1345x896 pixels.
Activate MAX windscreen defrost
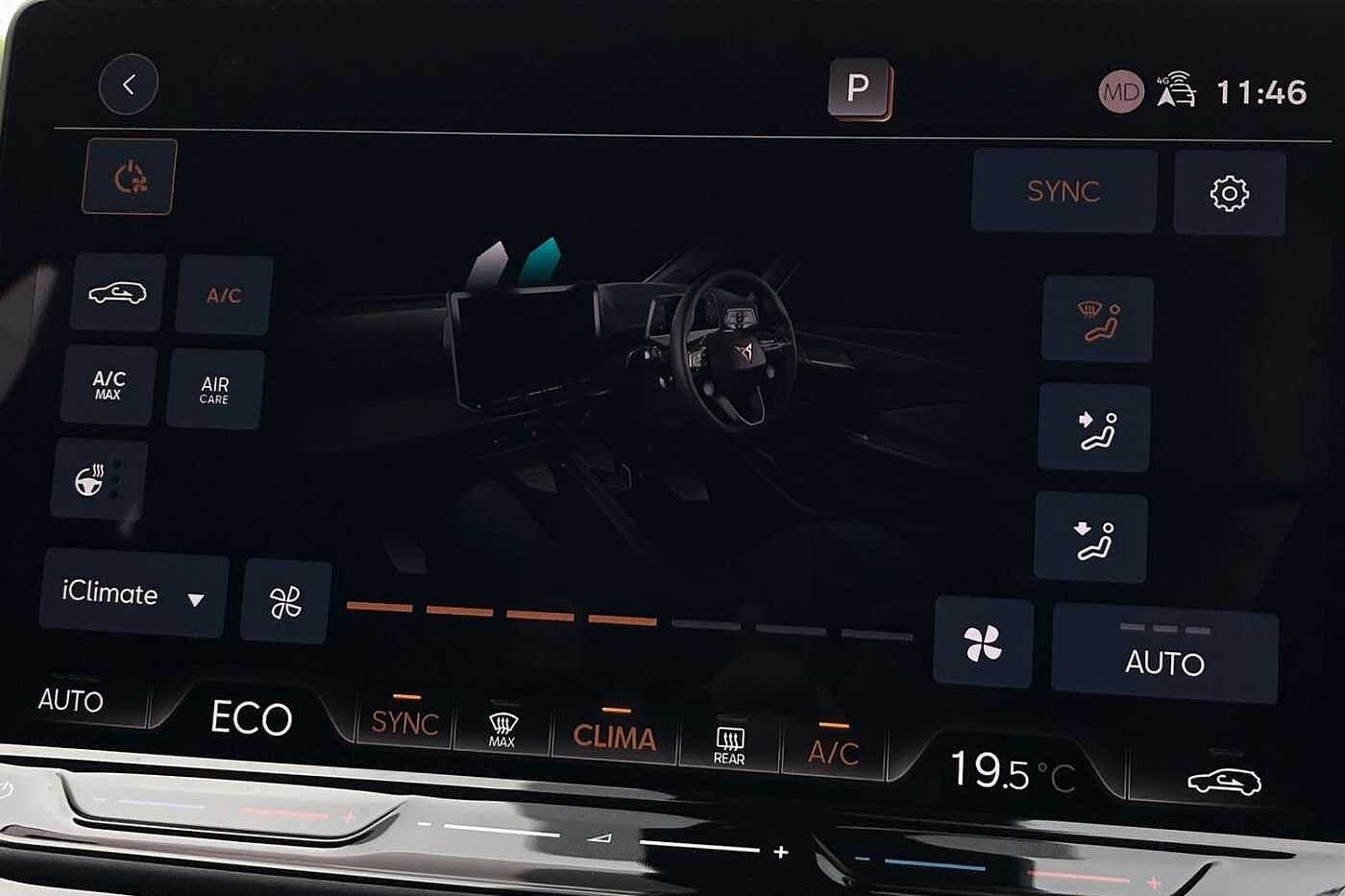coord(501,730)
